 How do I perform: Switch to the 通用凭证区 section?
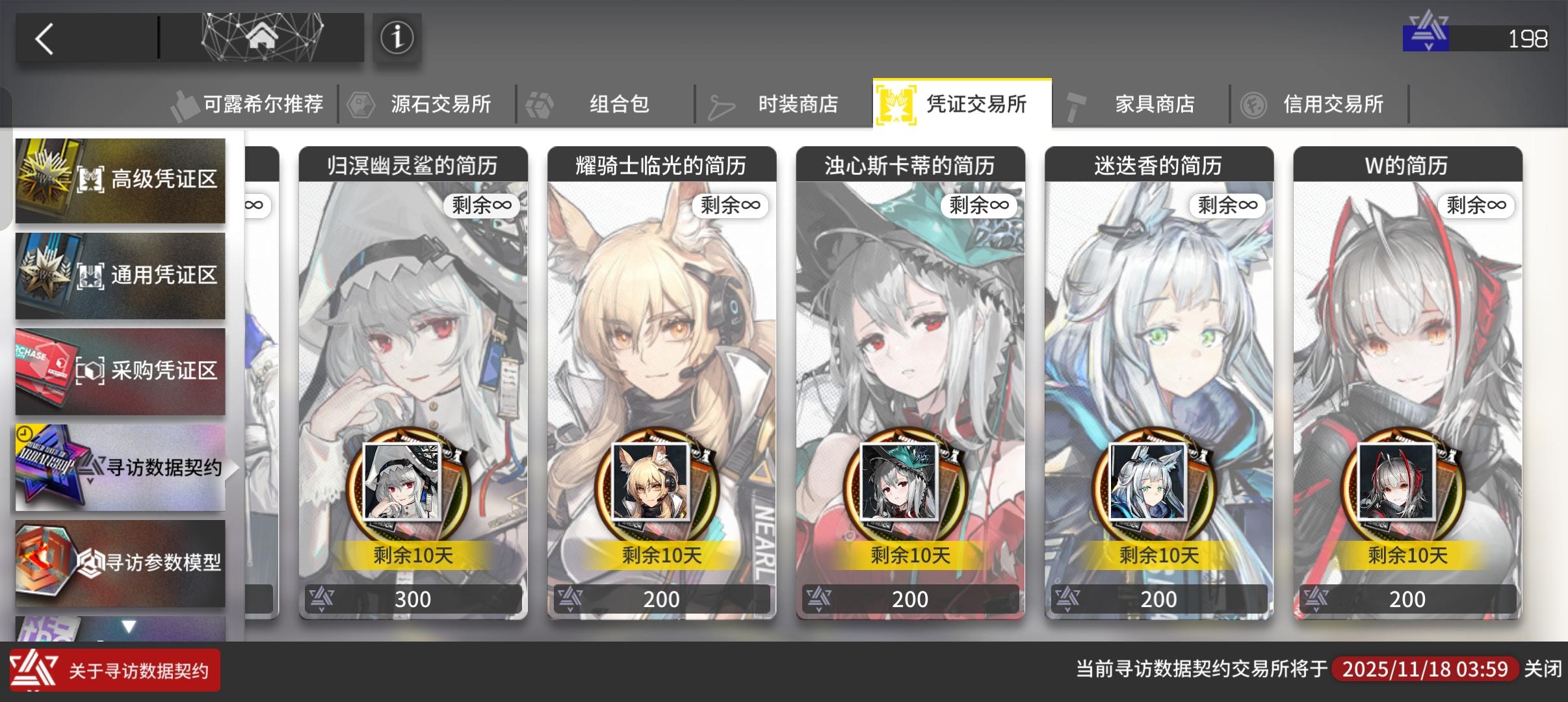coord(120,276)
